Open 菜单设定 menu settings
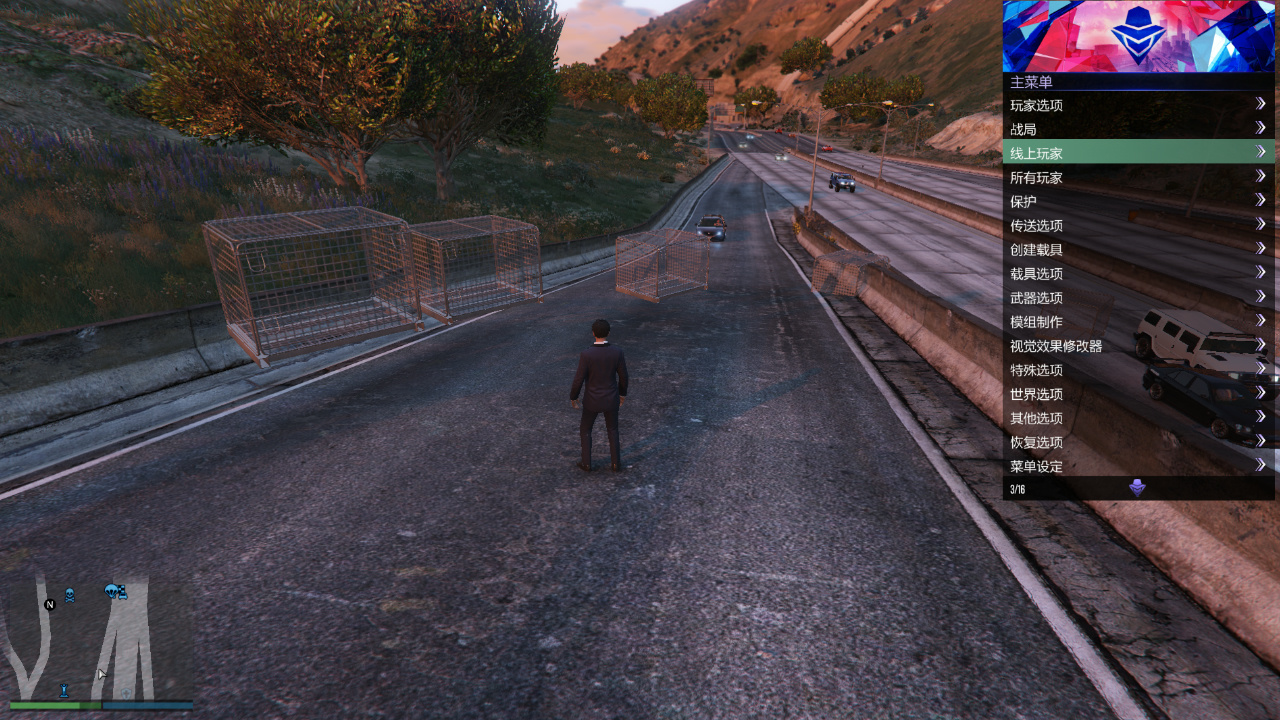Image resolution: width=1280 pixels, height=720 pixels. [1138, 466]
